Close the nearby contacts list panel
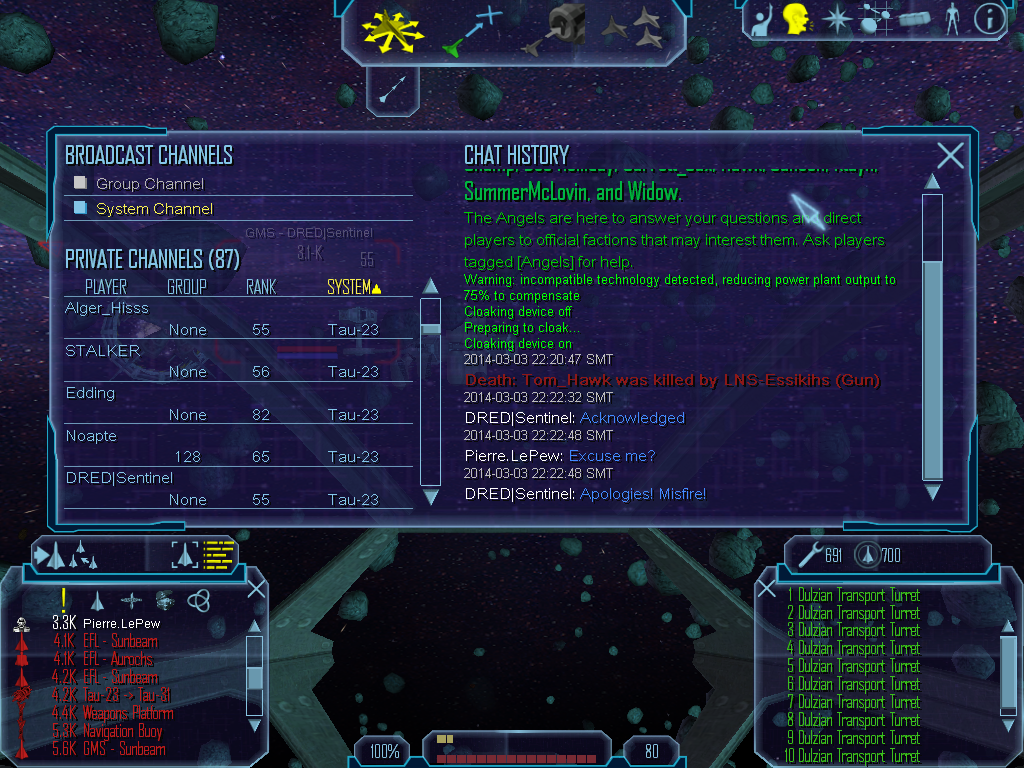This screenshot has height=768, width=1024. point(256,588)
